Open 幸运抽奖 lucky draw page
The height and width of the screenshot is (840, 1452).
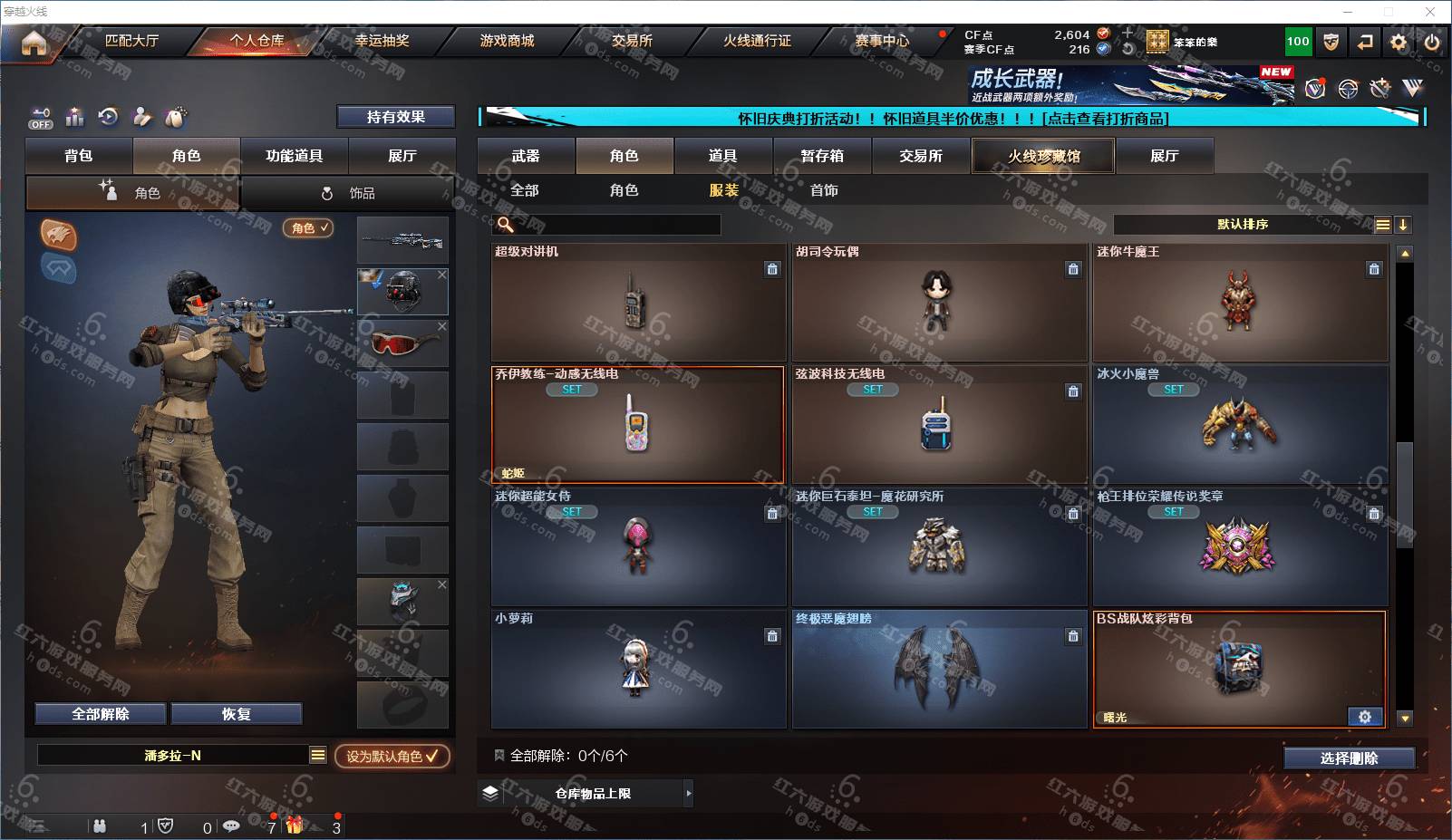[382, 41]
